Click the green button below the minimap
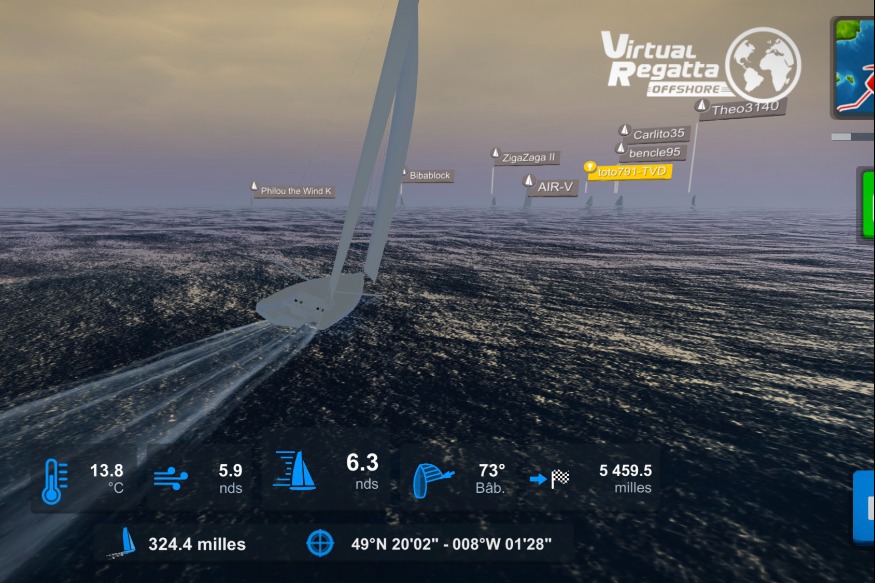Screen dimensions: 875x583 coord(866,204)
